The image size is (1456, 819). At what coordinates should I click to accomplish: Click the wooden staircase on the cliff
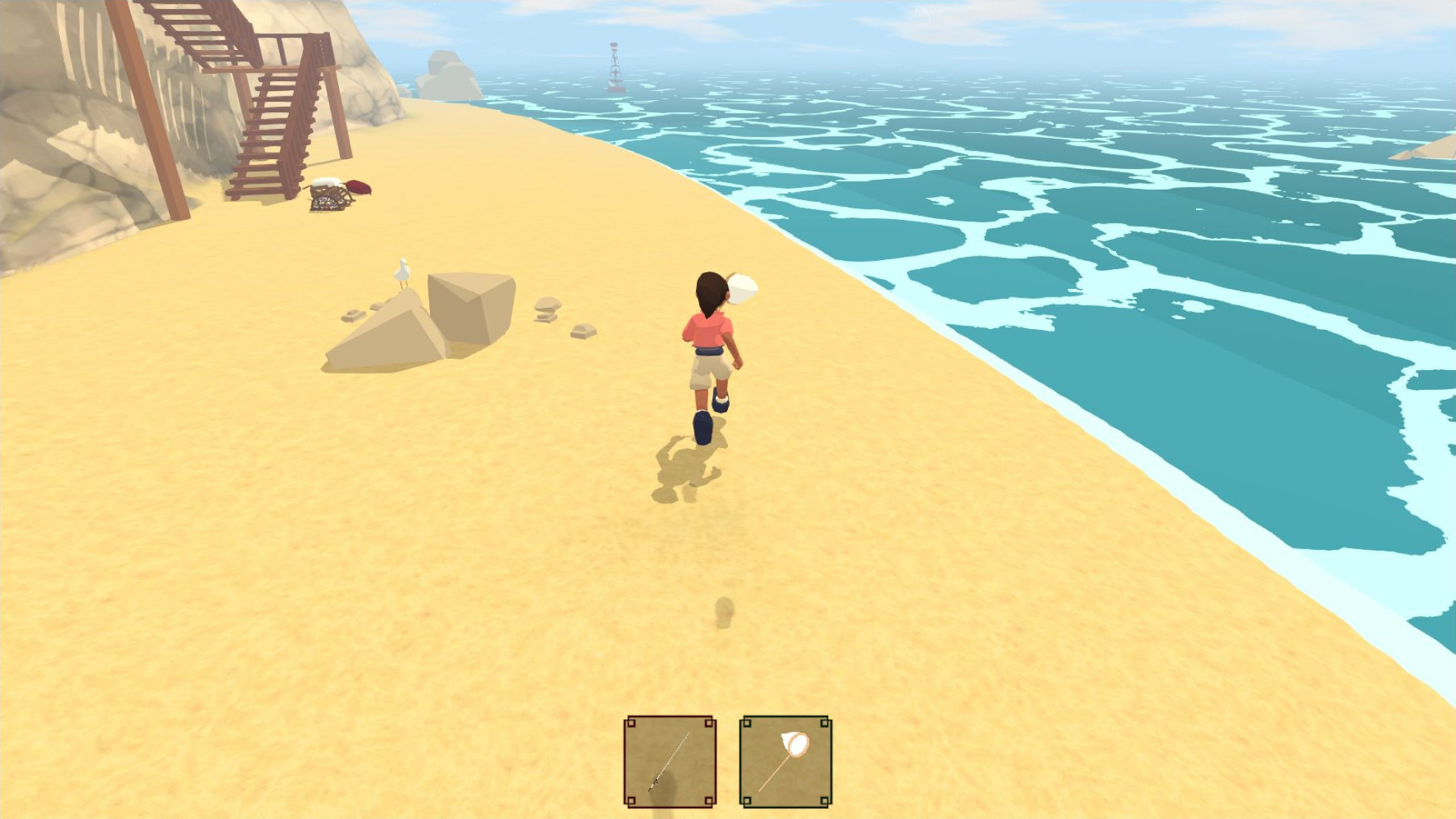pyautogui.click(x=273, y=114)
